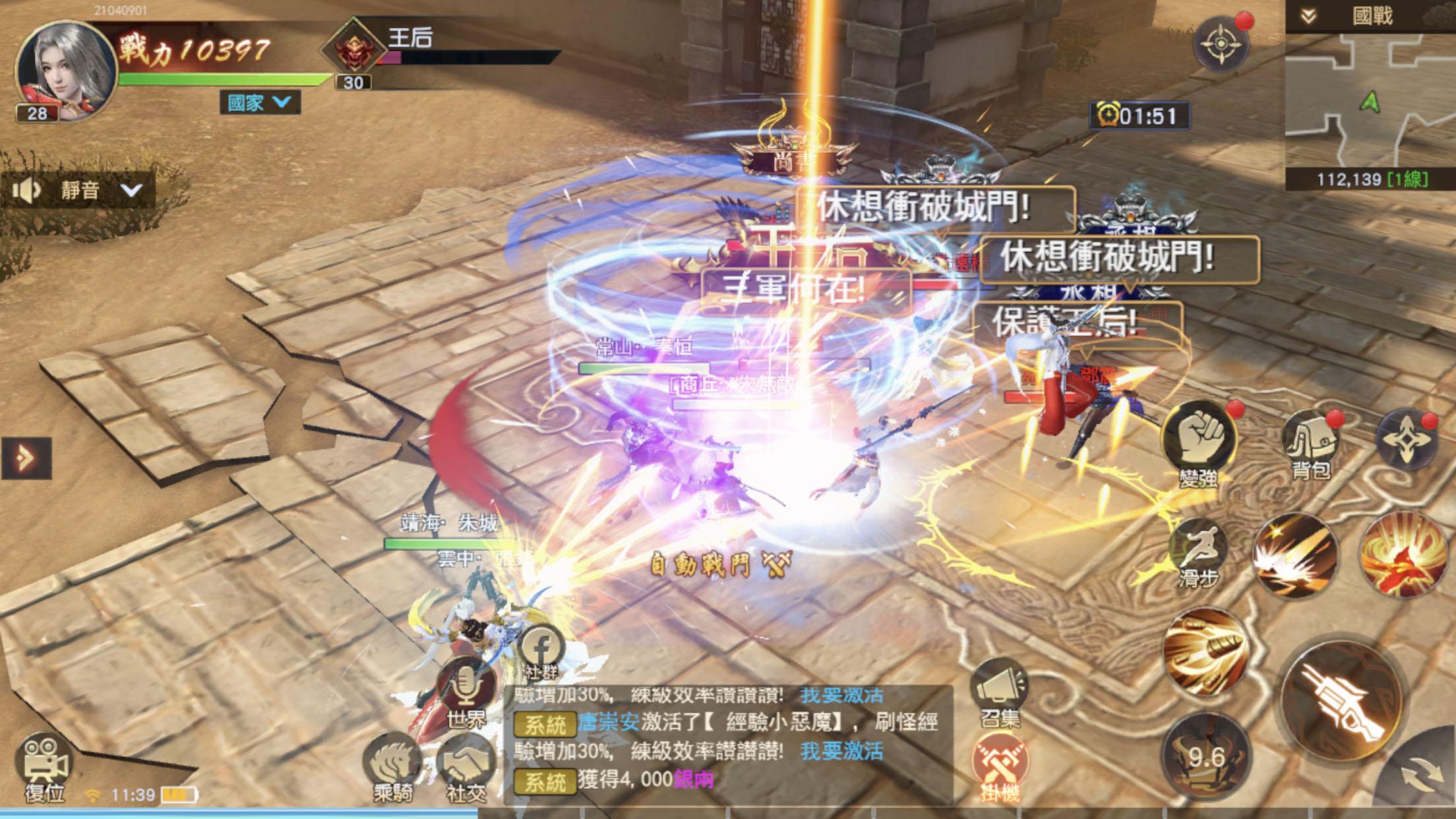
Task: Expand the 國家 dropdown
Action: click(x=259, y=102)
